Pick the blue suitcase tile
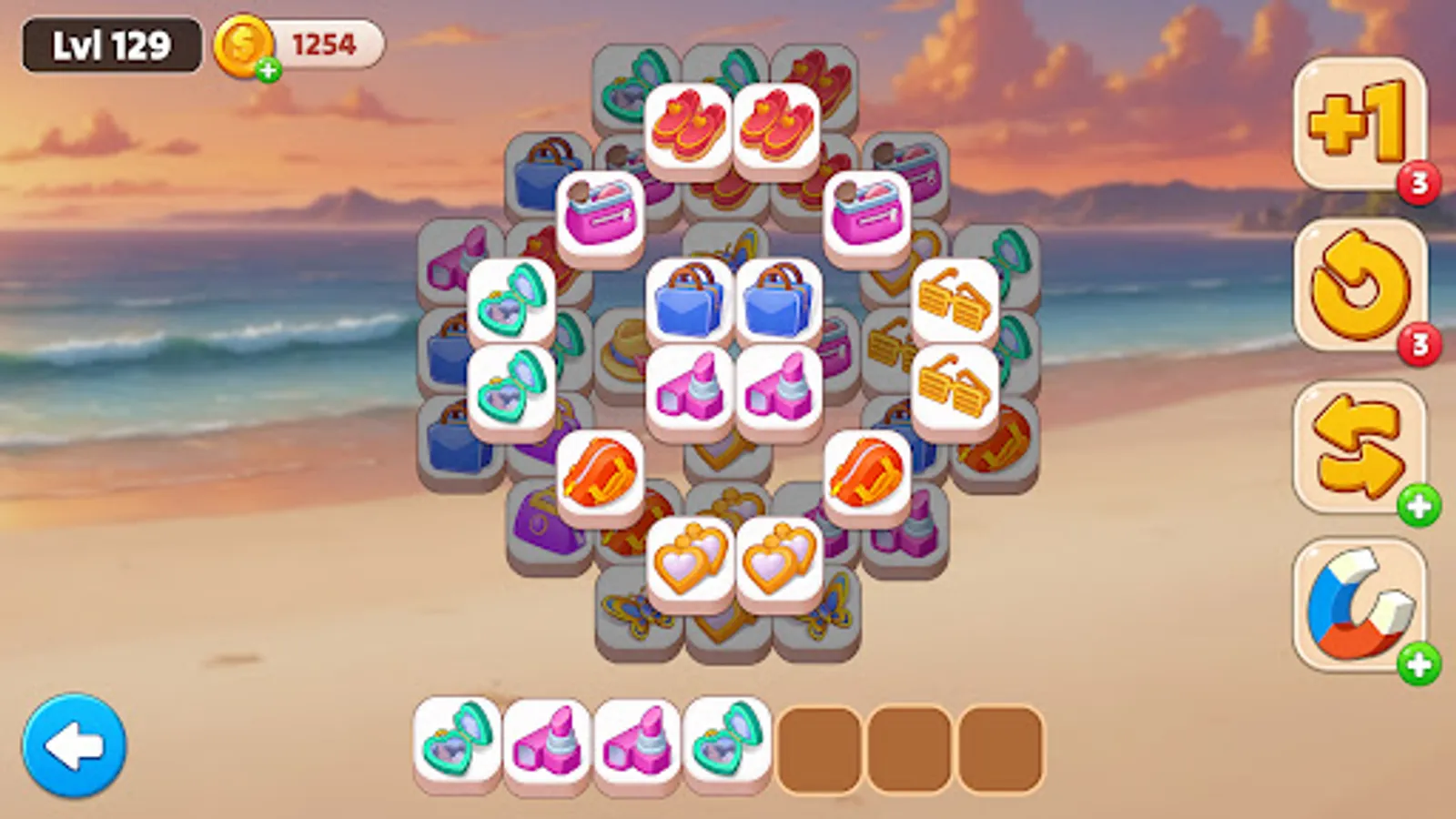 687,300
